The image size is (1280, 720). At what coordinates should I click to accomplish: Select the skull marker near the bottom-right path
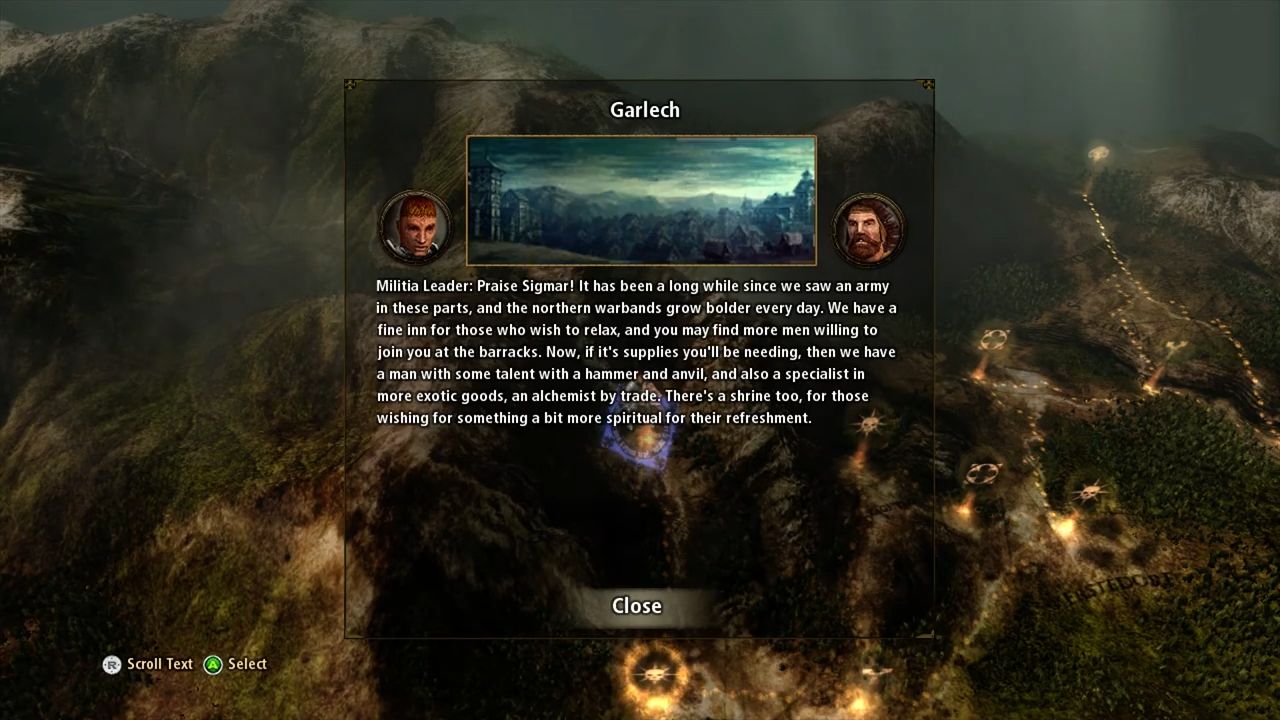click(1090, 492)
